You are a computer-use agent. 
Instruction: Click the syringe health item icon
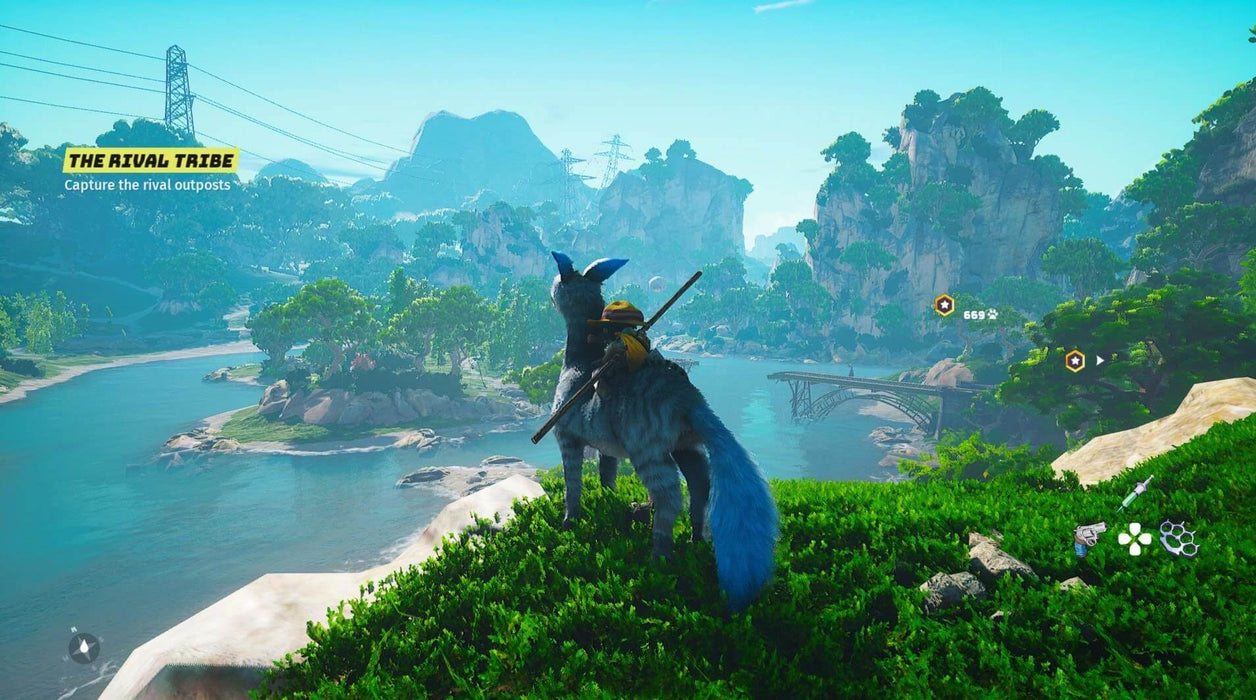tap(1135, 492)
